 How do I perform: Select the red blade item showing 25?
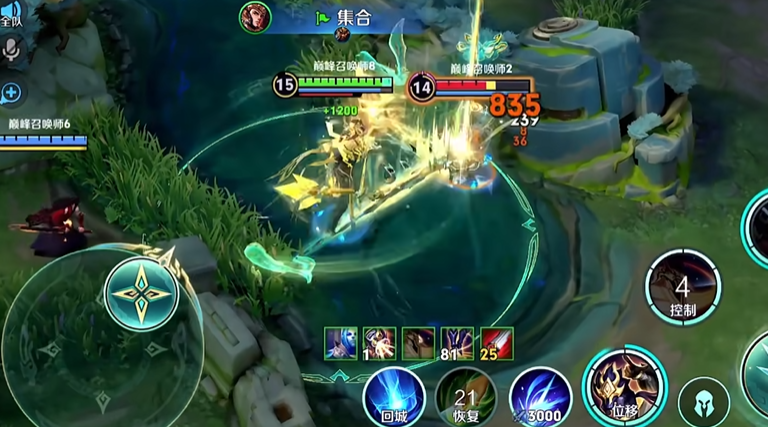497,343
